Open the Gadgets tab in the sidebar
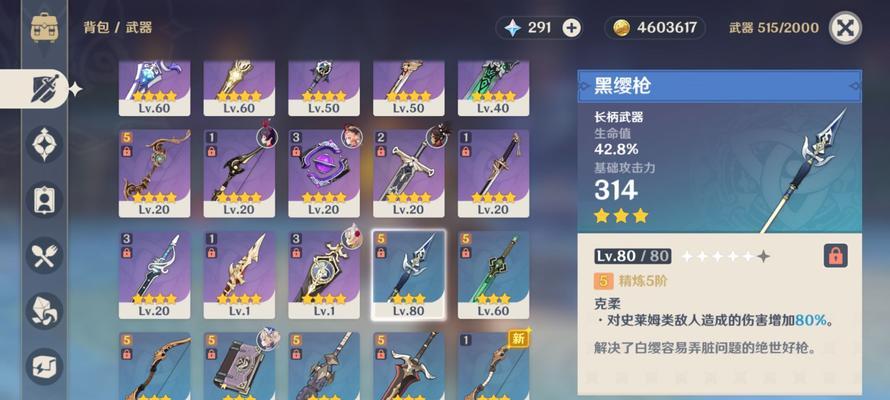890x400 pixels. point(44,366)
